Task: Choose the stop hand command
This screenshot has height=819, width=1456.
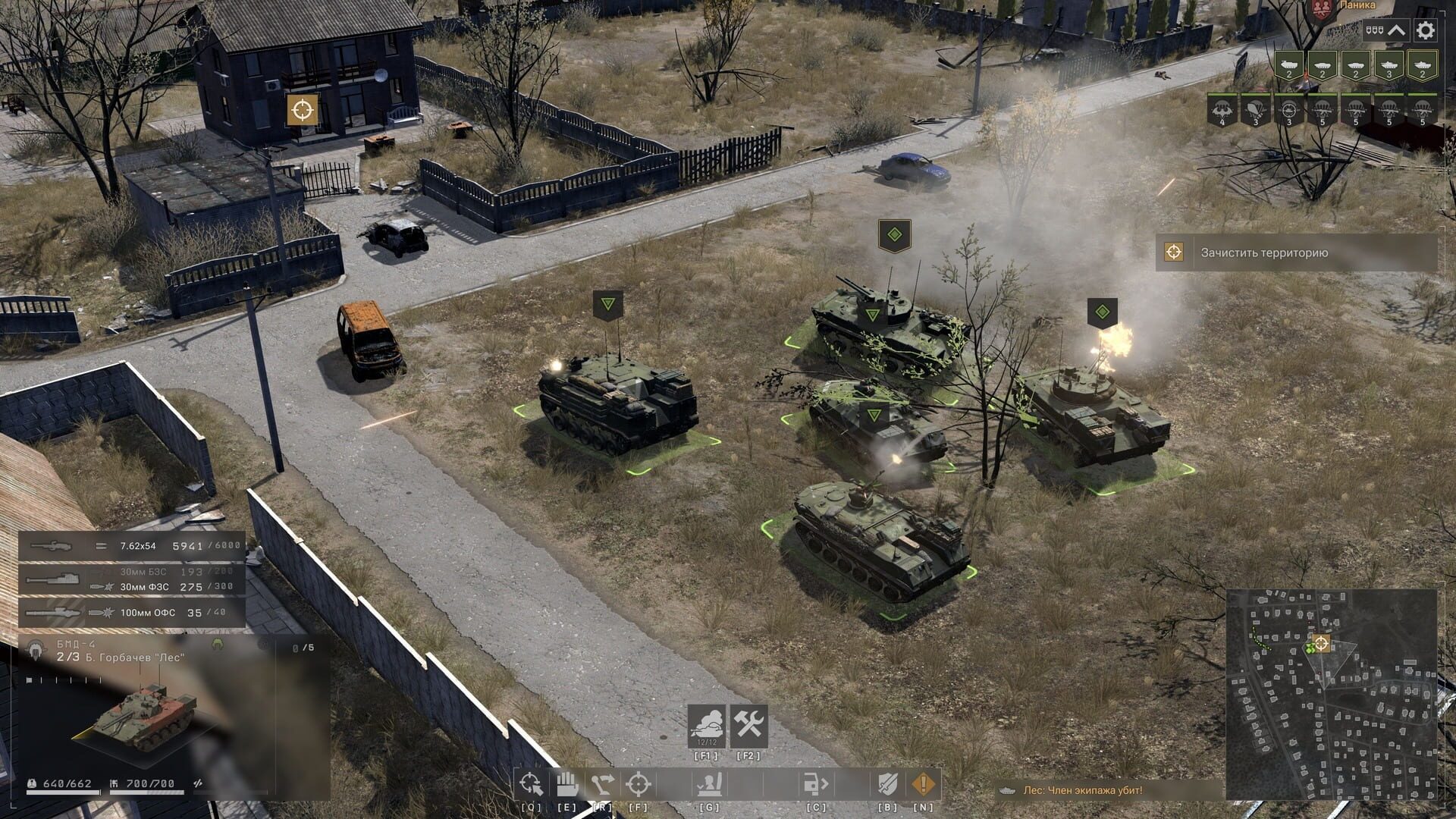Action: tap(566, 784)
